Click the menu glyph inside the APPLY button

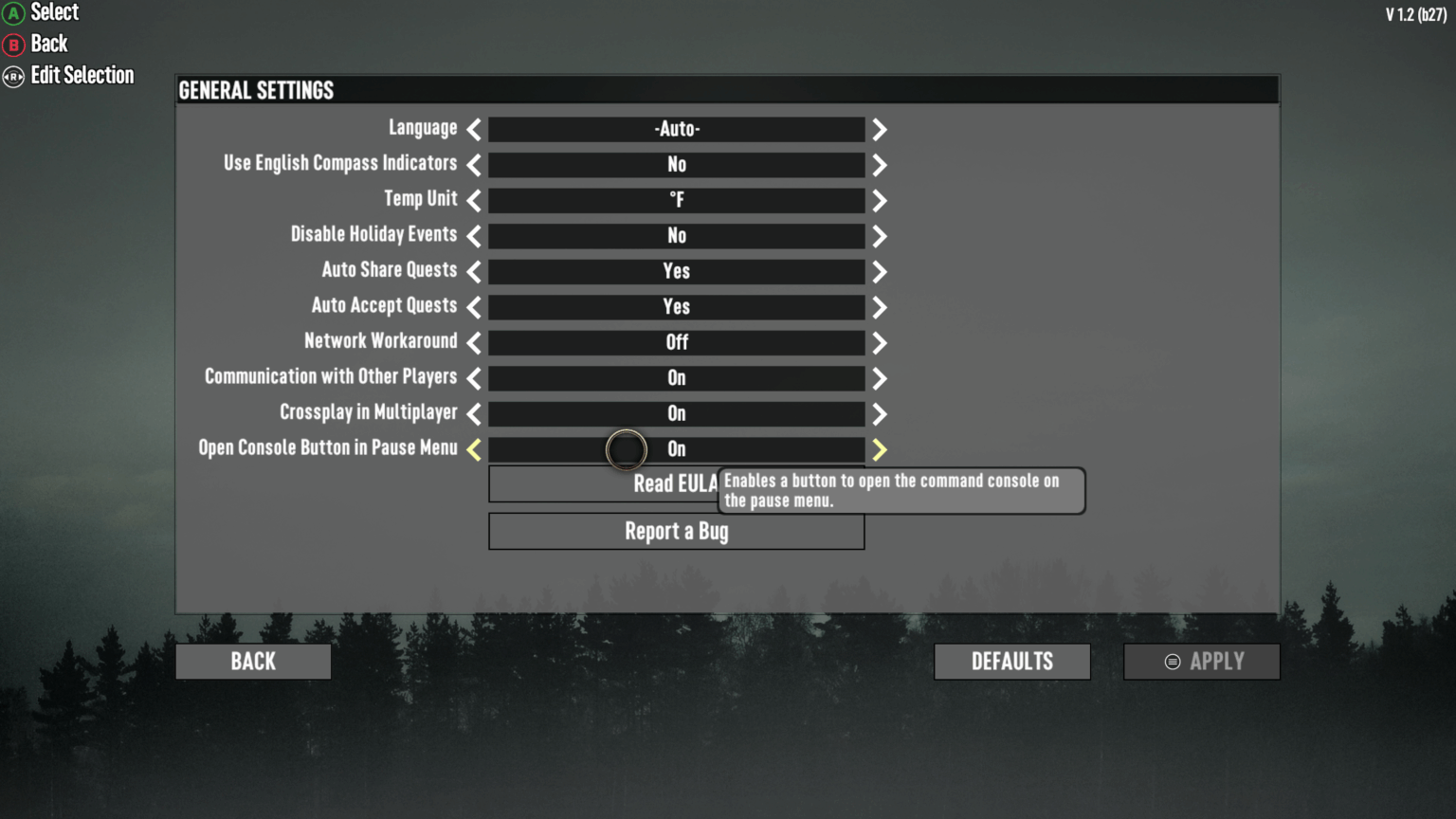pos(1172,662)
